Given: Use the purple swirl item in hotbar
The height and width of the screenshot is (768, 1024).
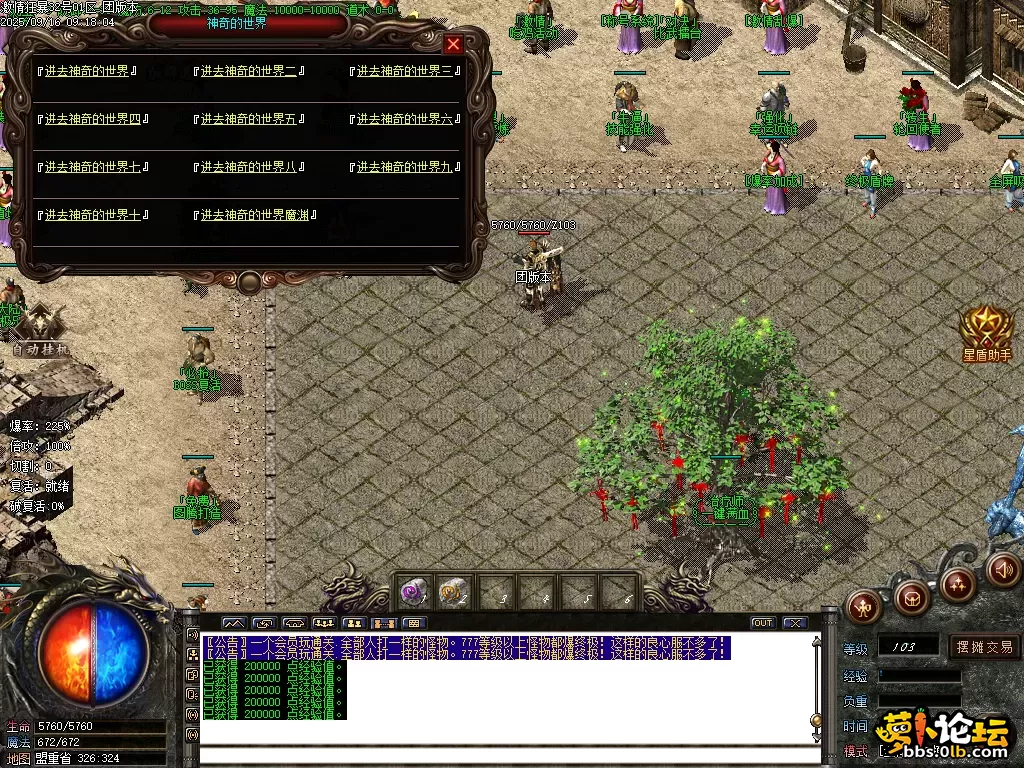Looking at the screenshot, I should pyautogui.click(x=412, y=592).
